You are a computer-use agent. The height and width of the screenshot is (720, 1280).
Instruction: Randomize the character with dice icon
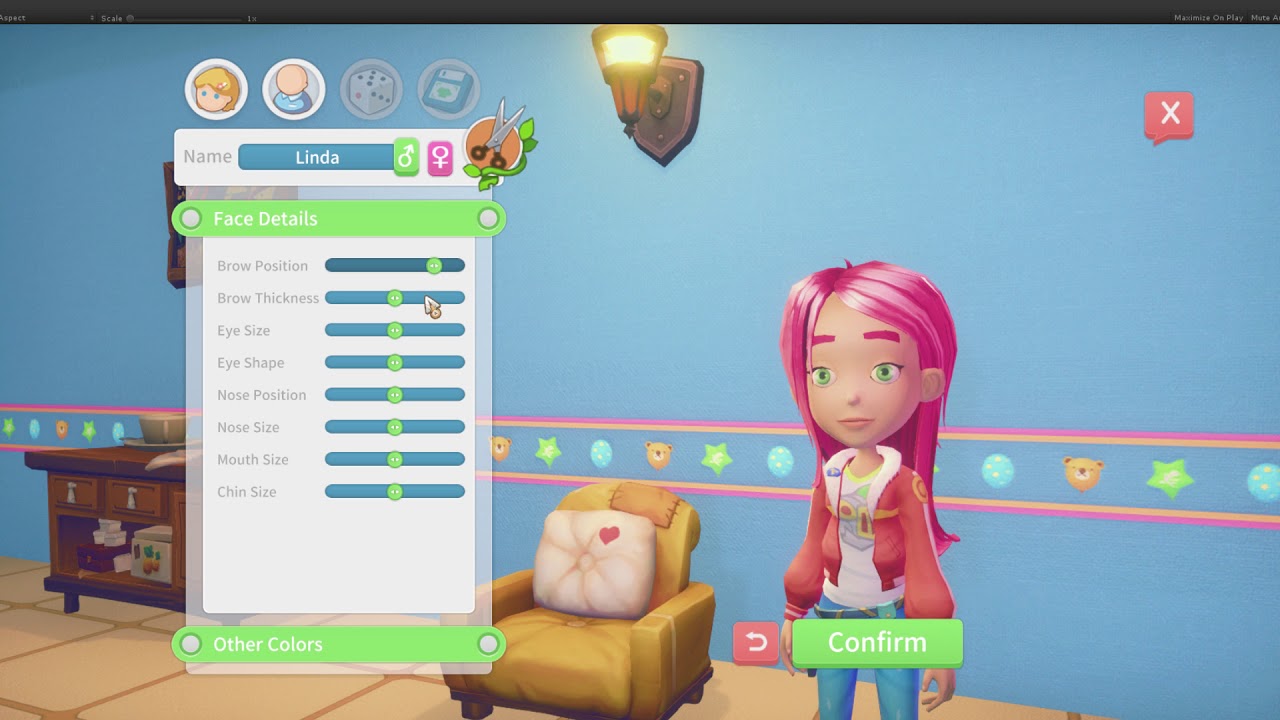pyautogui.click(x=371, y=90)
